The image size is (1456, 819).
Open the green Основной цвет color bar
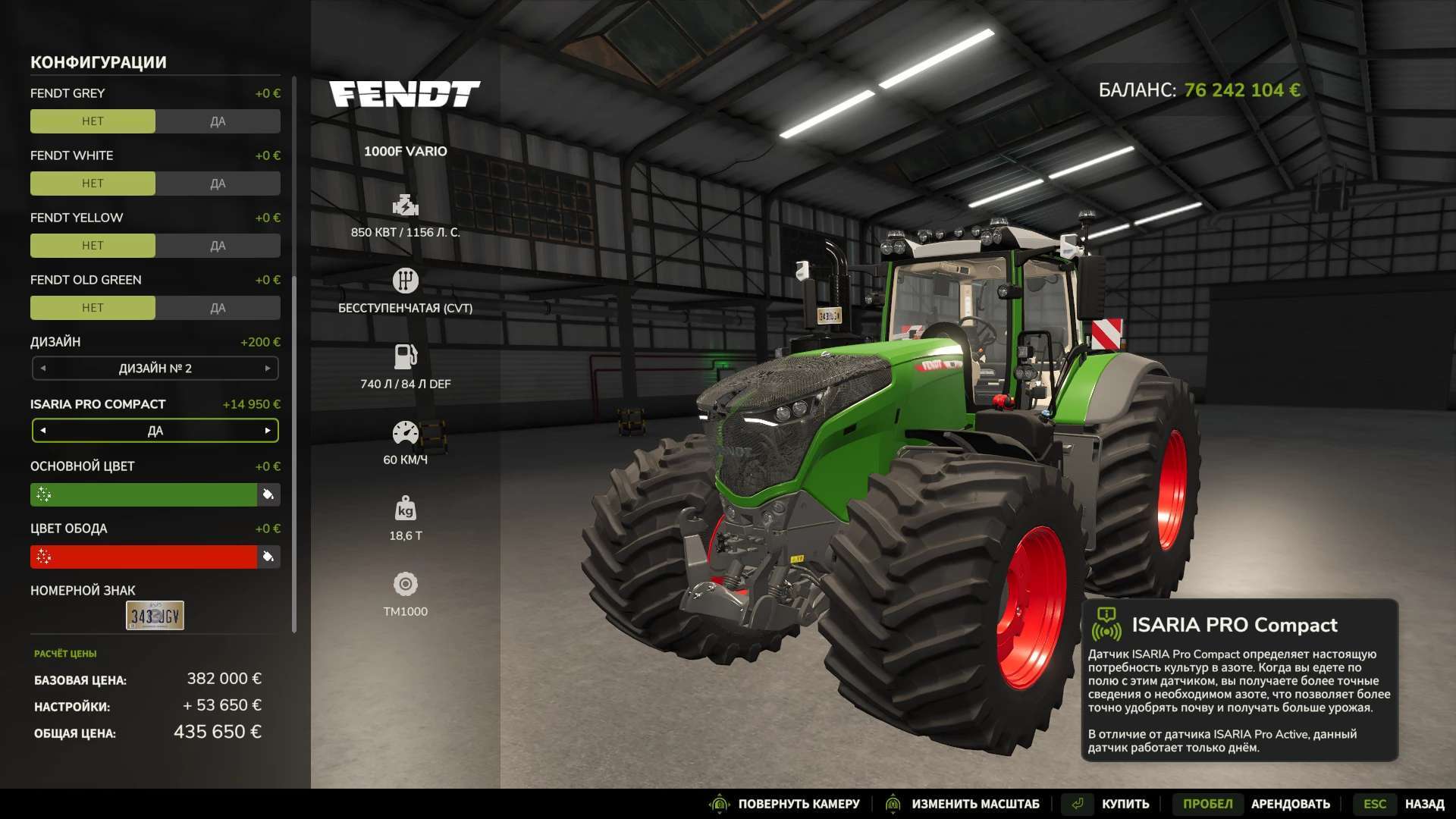(144, 494)
